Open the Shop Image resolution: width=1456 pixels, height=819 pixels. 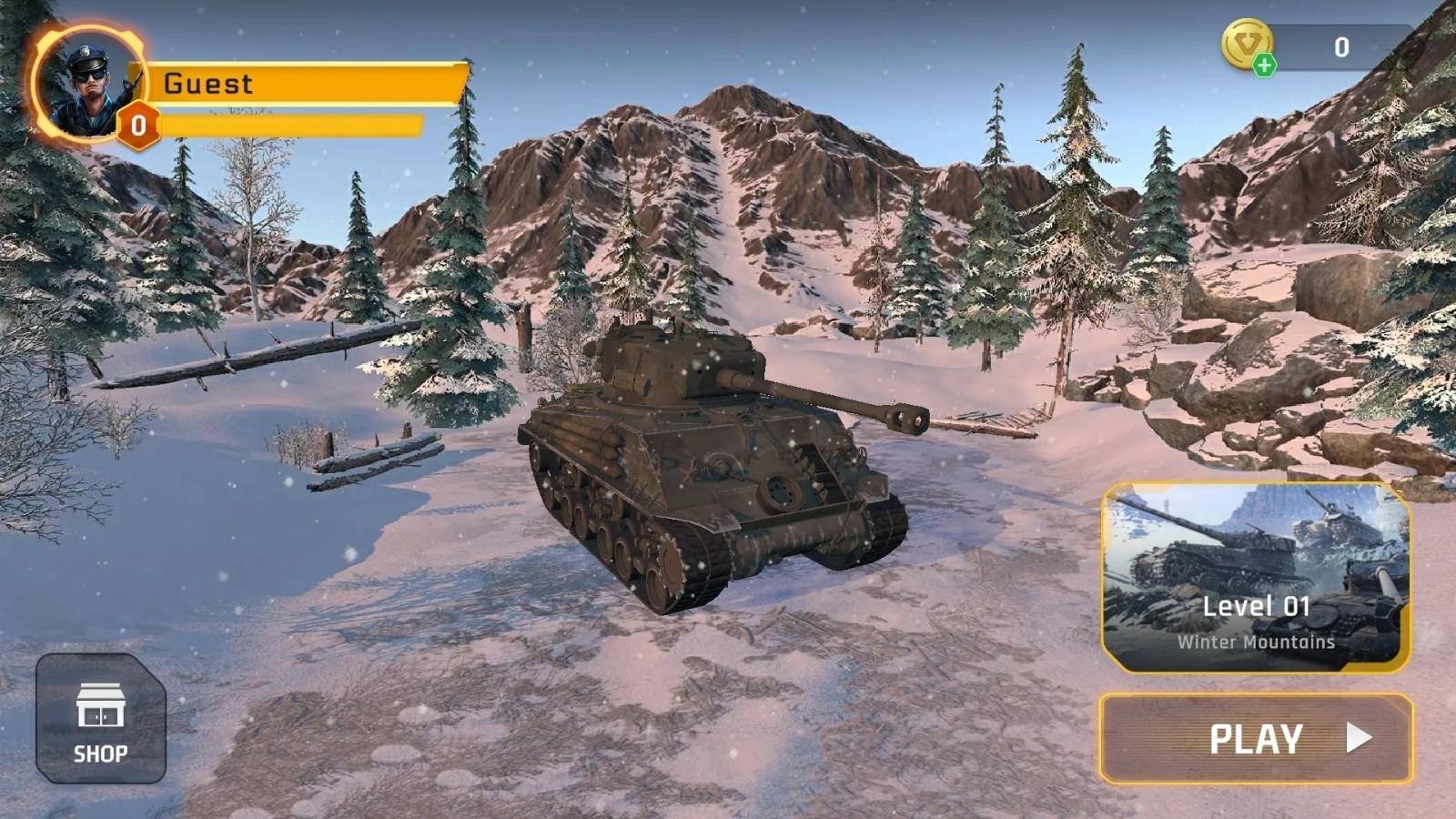point(100,719)
